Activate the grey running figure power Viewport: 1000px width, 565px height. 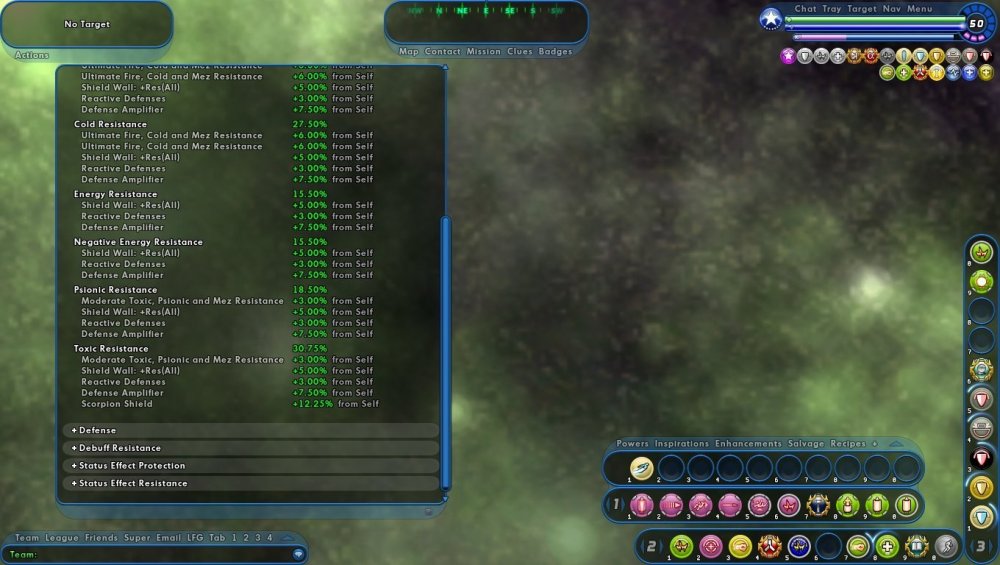[x=945, y=546]
